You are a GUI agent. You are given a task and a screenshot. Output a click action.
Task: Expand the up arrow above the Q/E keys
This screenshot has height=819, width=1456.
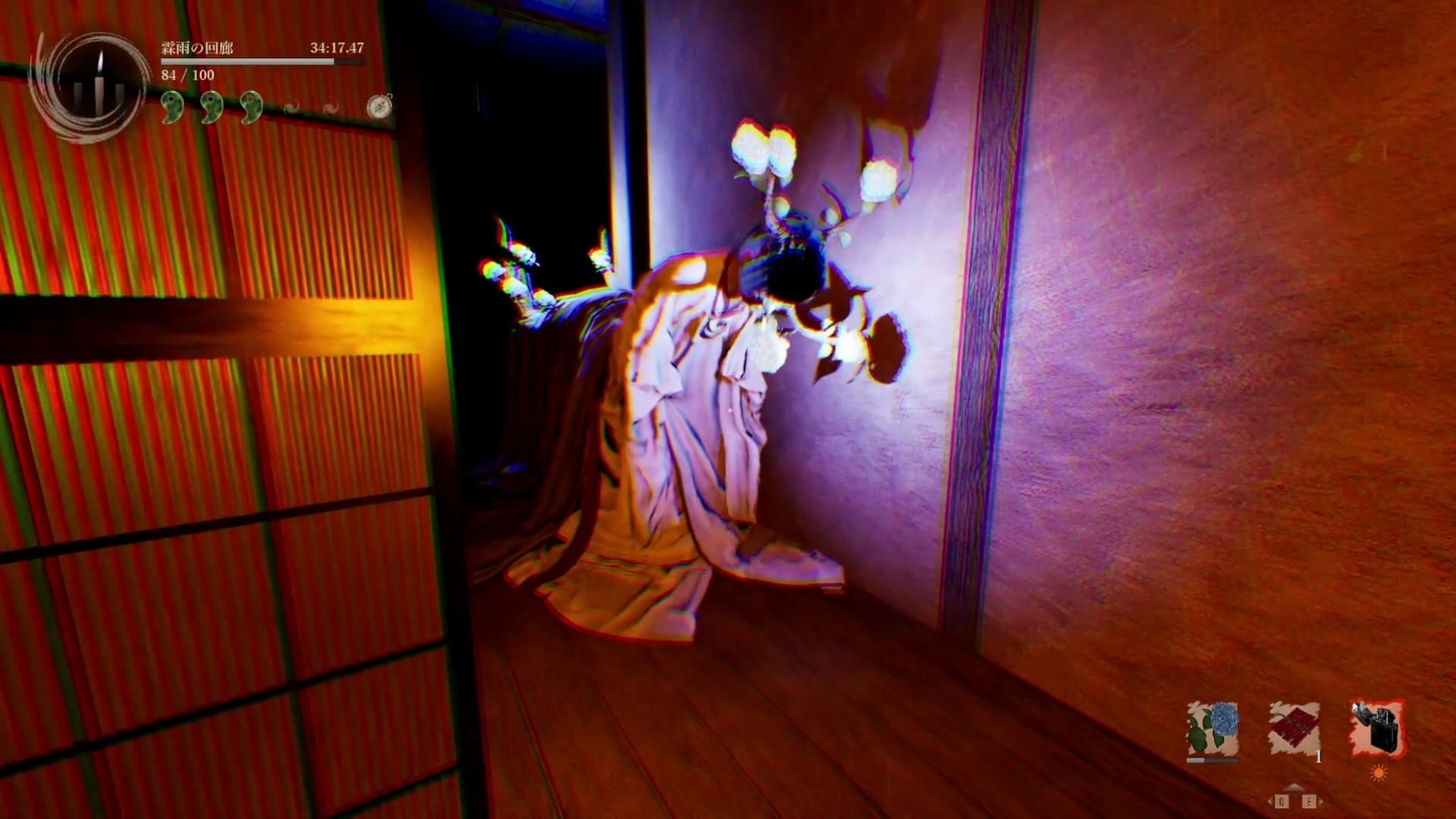[1294, 787]
